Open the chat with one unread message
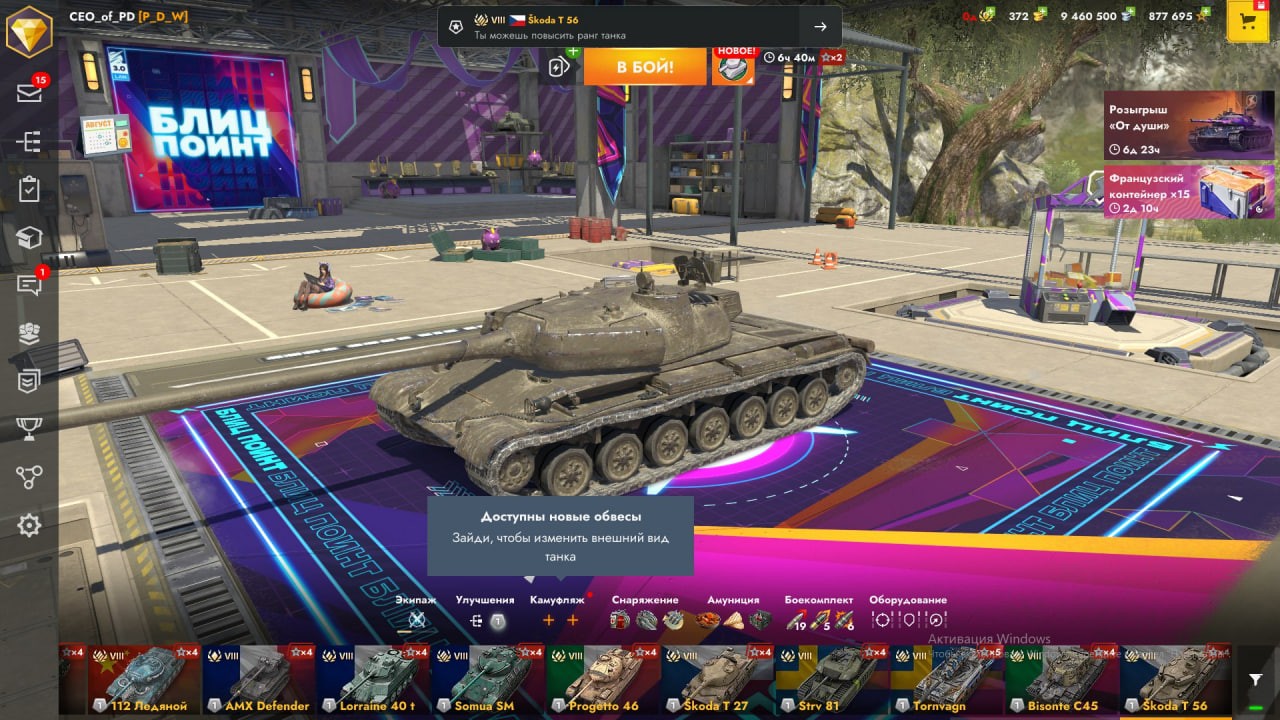Viewport: 1280px width, 720px height. [29, 286]
